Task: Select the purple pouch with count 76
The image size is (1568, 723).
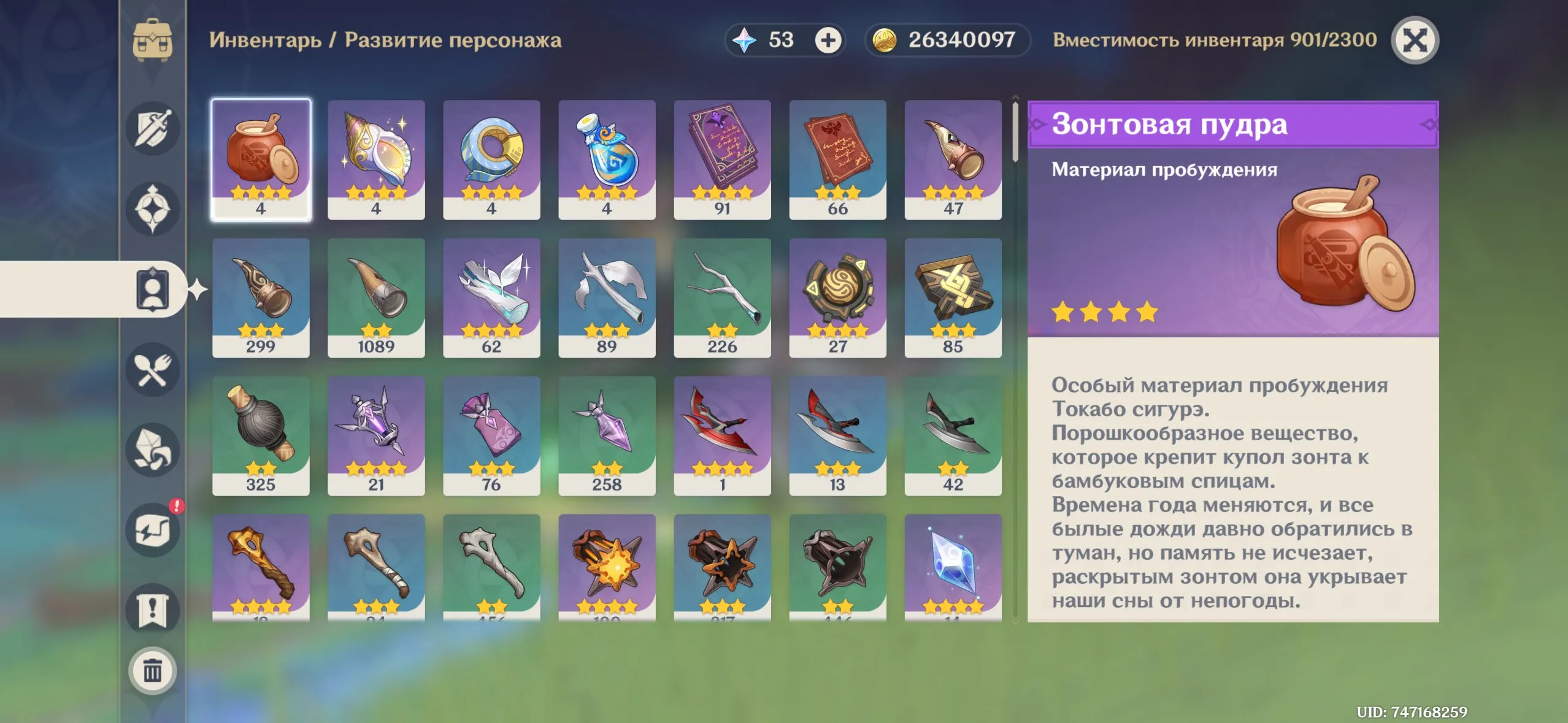Action: tap(491, 435)
